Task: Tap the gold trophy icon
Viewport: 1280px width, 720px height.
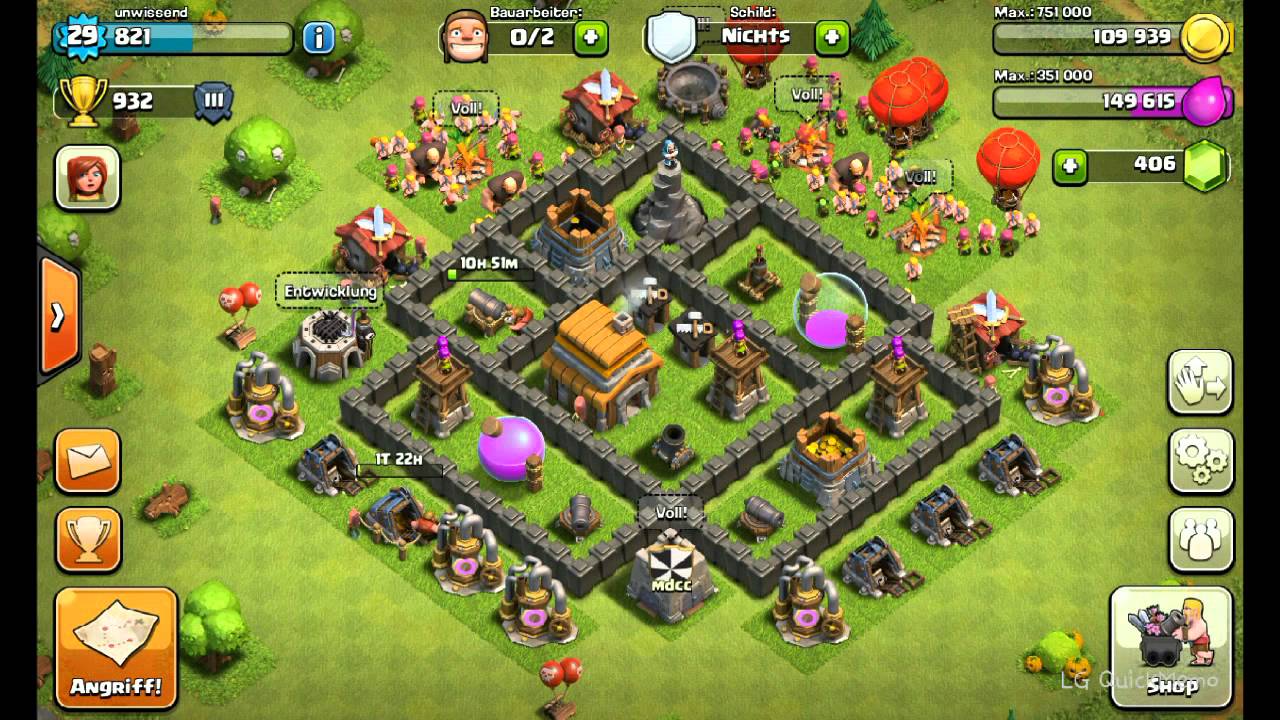Action: [85, 101]
